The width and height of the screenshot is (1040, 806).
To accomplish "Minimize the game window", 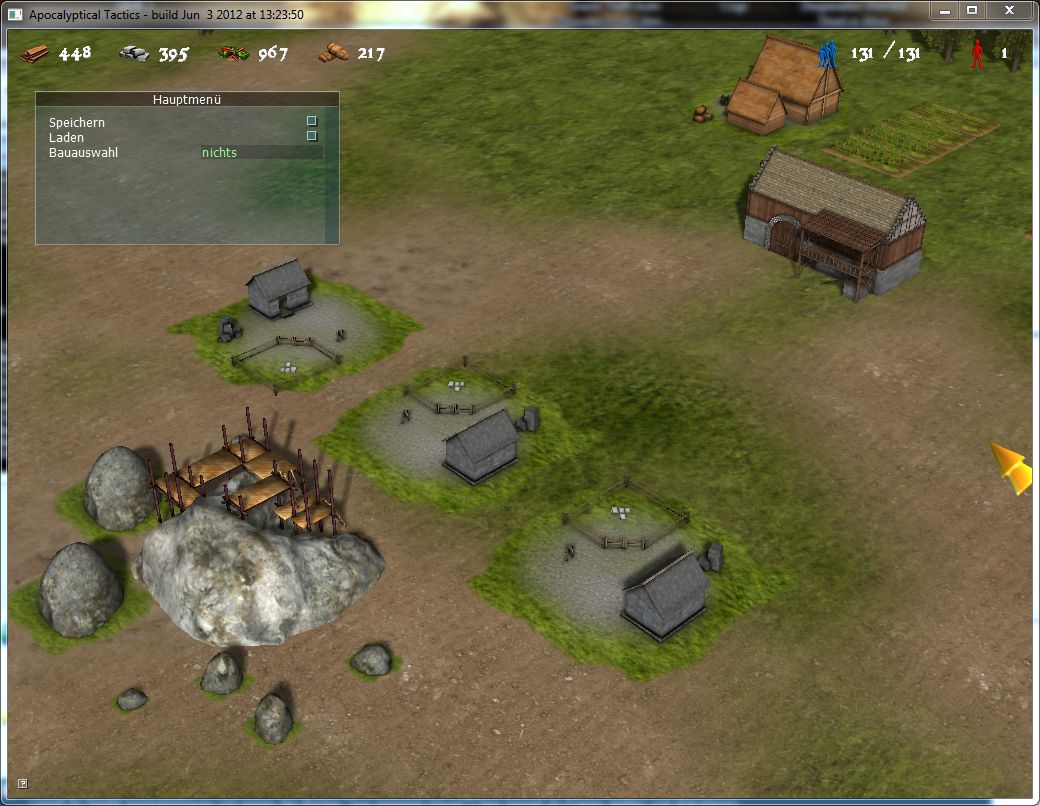I will tap(945, 10).
